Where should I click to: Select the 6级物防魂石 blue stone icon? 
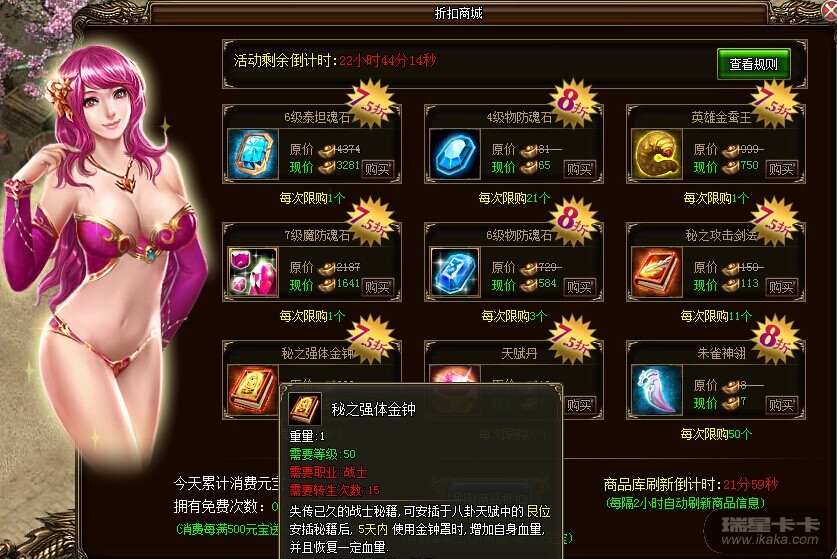pos(455,272)
